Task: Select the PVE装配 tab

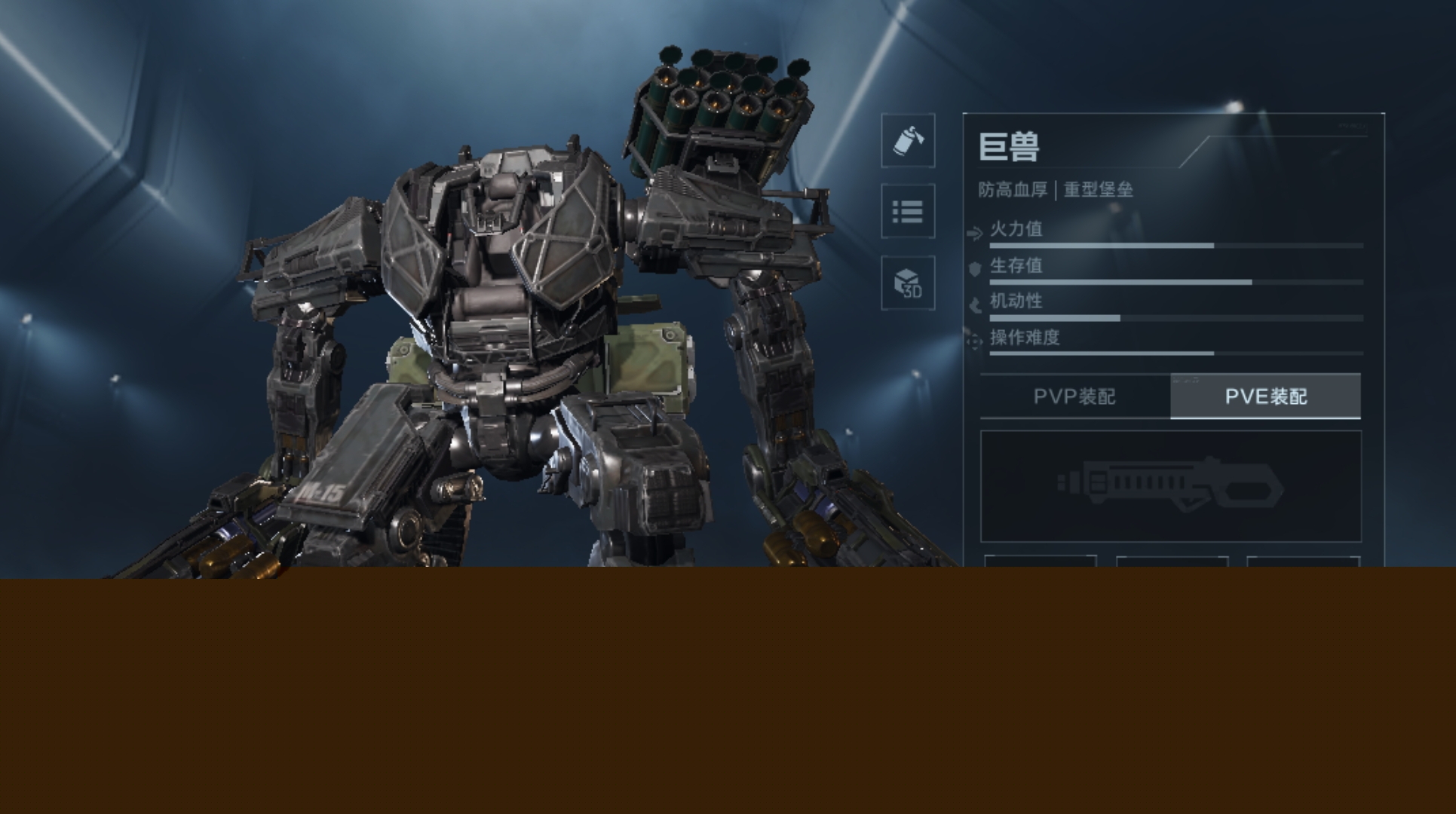Action: (x=1265, y=396)
